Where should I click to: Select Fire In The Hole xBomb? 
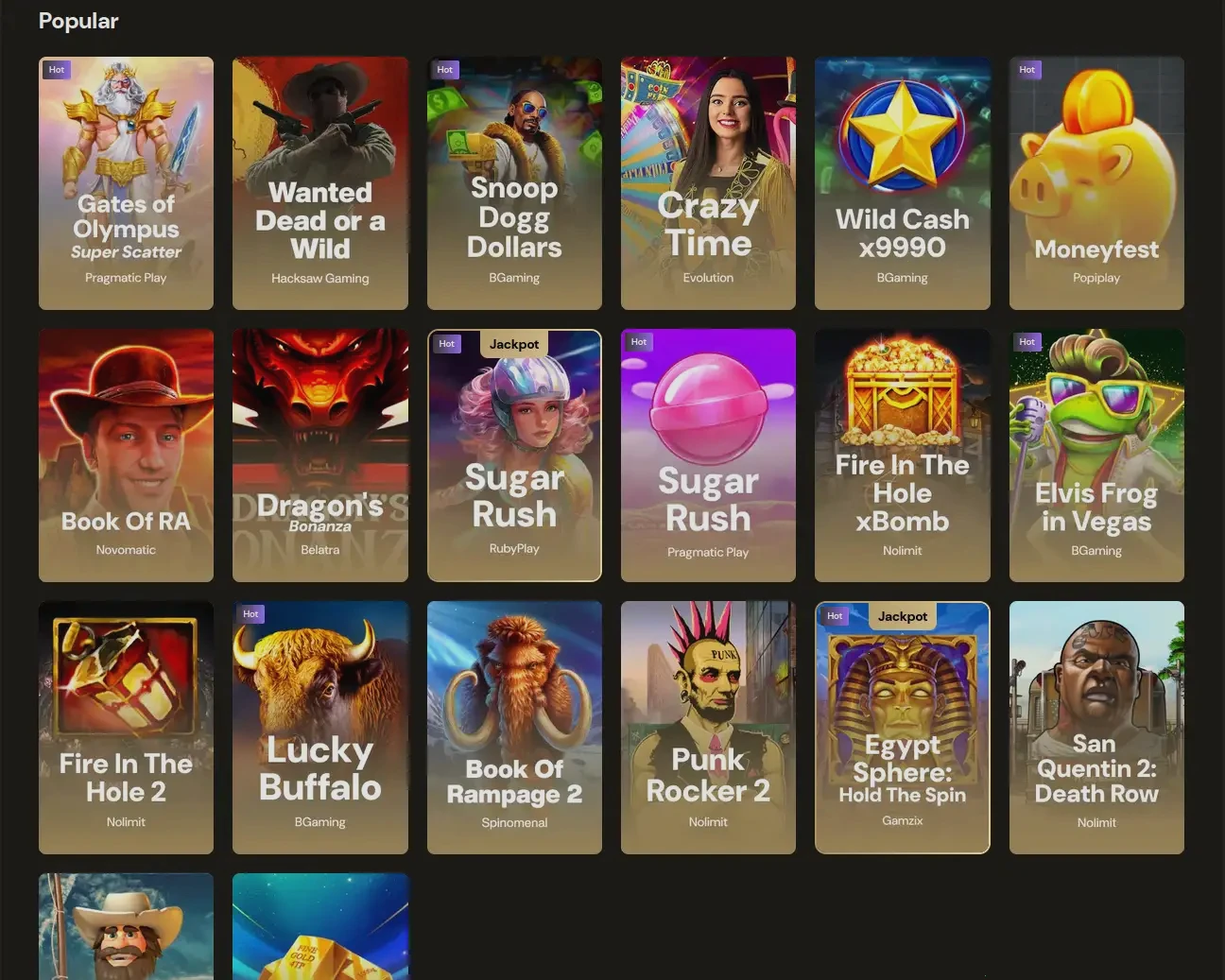click(x=902, y=455)
